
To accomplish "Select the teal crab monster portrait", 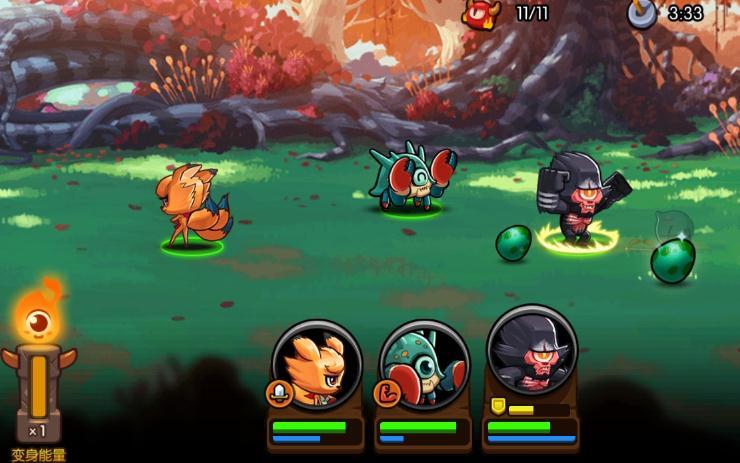I will point(425,366).
